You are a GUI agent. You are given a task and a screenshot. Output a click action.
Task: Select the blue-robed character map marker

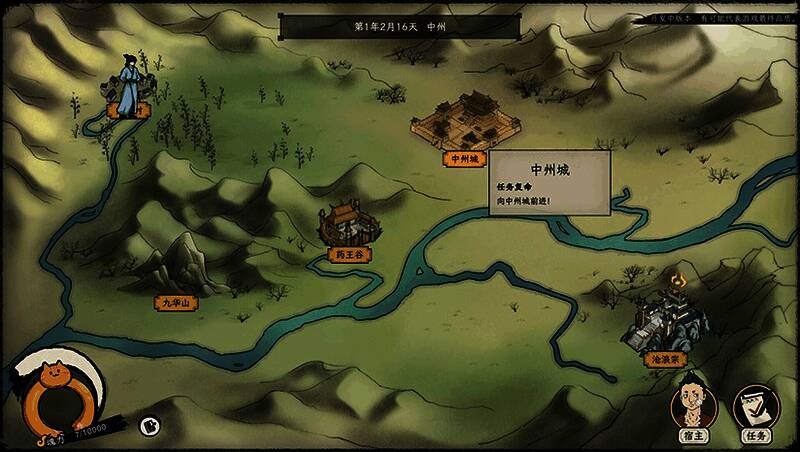[130, 85]
